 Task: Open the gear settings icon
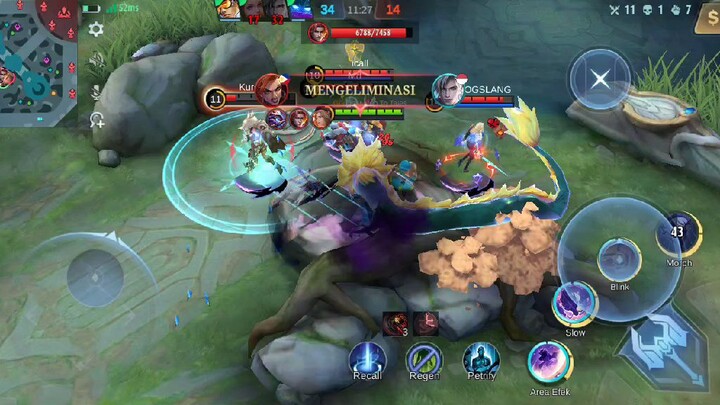pos(96,30)
